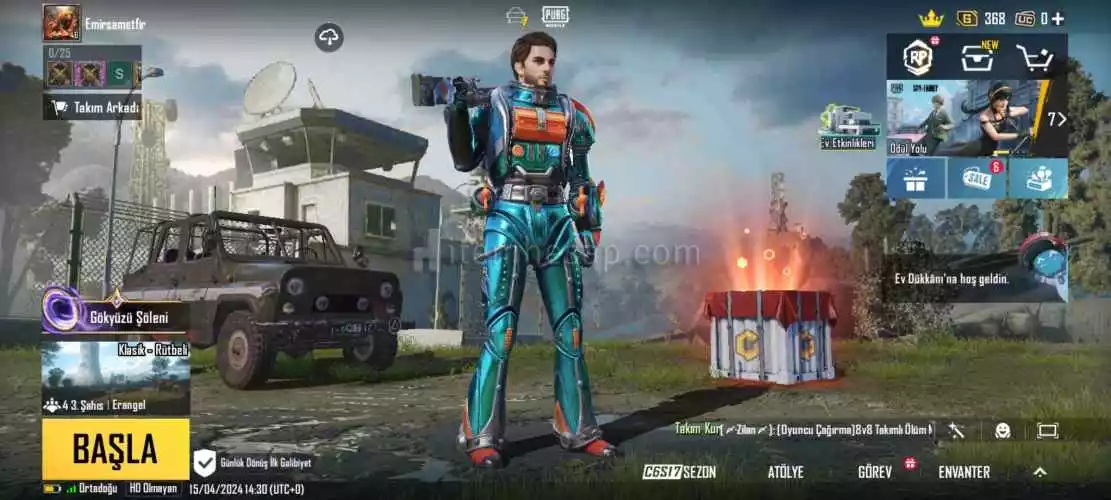Screen dimensions: 1111x500
Task: Open the emote smiley face icon
Action: tap(1002, 431)
